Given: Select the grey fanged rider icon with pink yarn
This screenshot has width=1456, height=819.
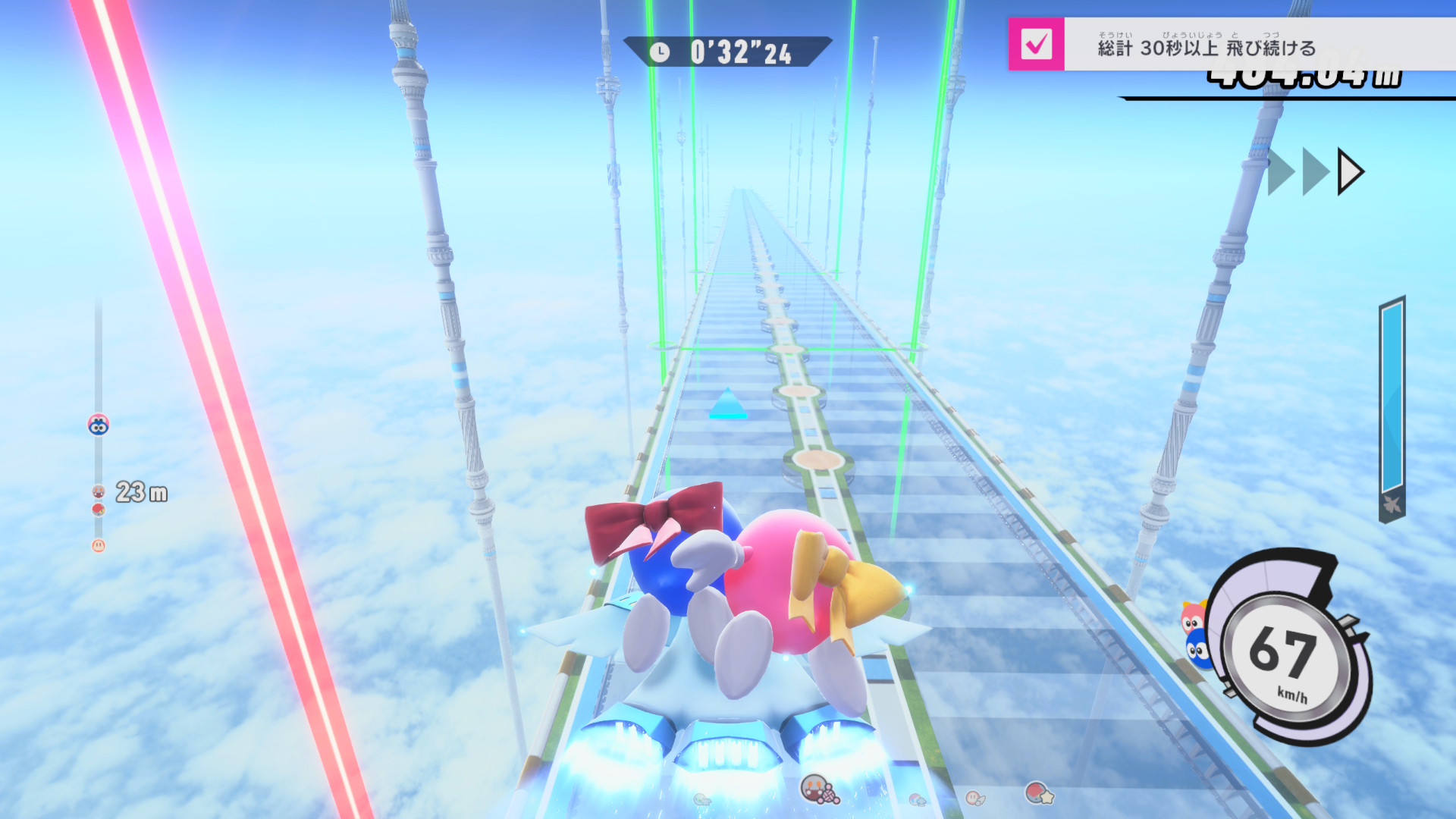Looking at the screenshot, I should coord(819,790).
